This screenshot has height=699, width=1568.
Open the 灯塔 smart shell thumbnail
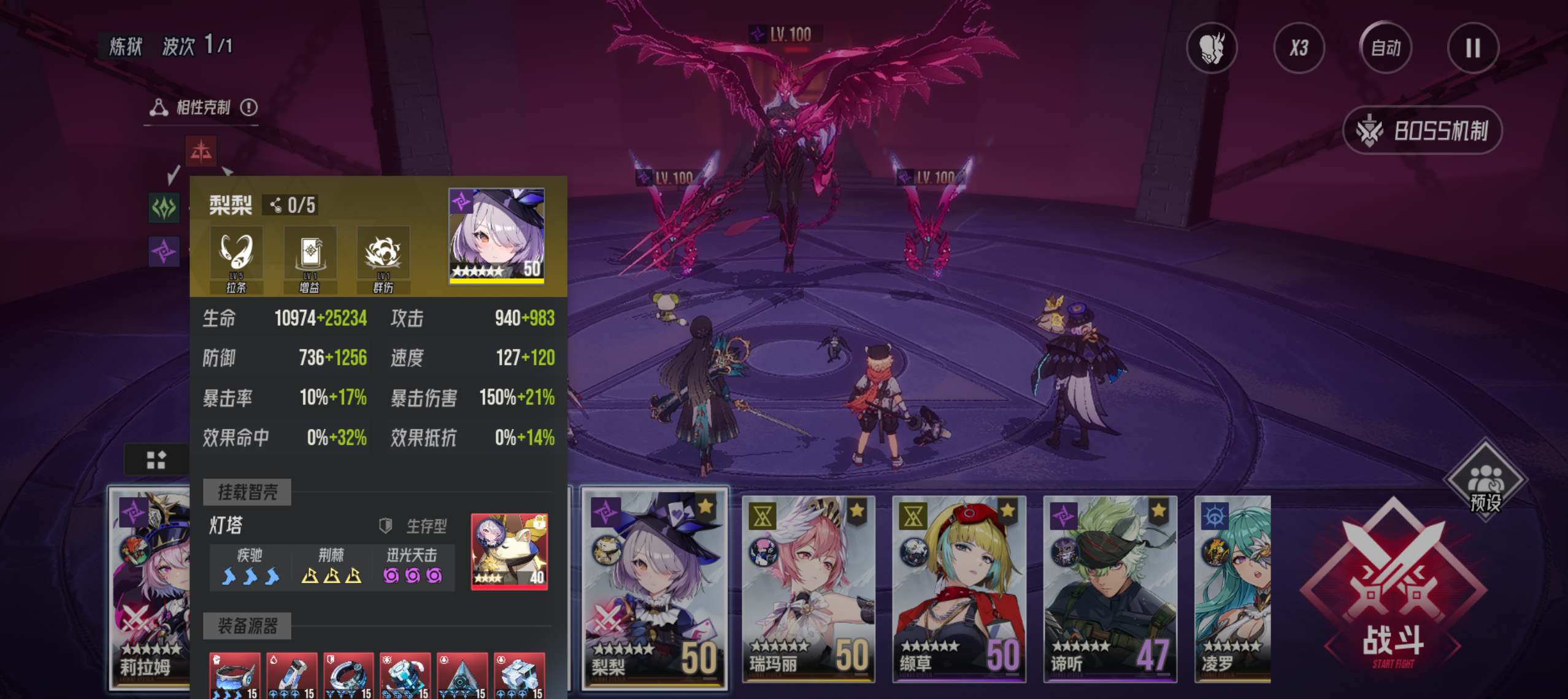point(508,551)
